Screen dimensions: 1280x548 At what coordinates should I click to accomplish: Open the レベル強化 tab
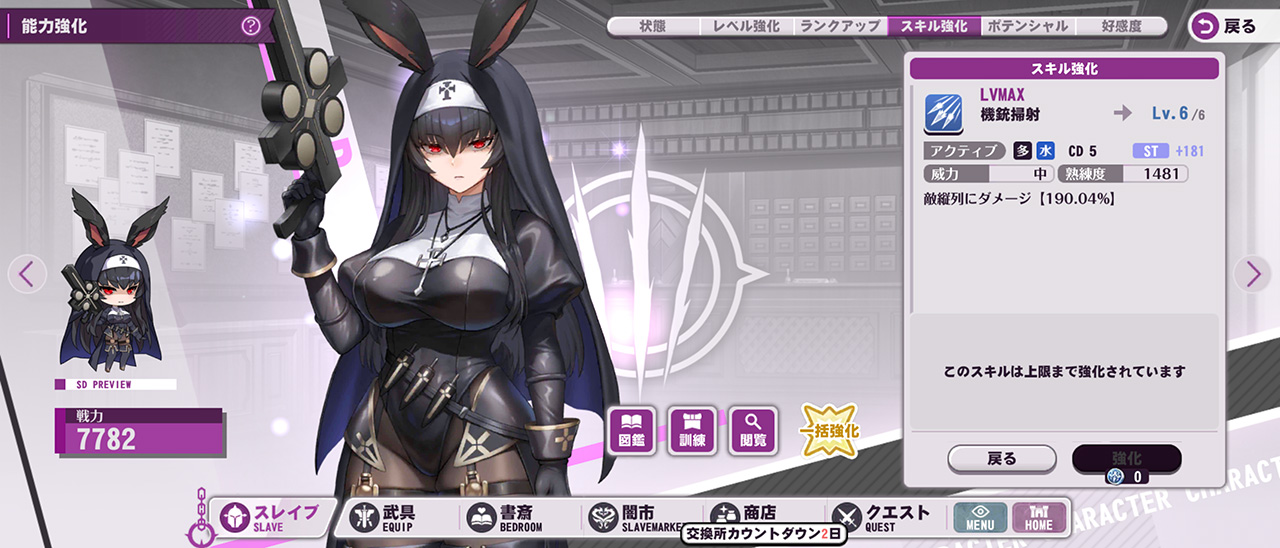pos(745,27)
